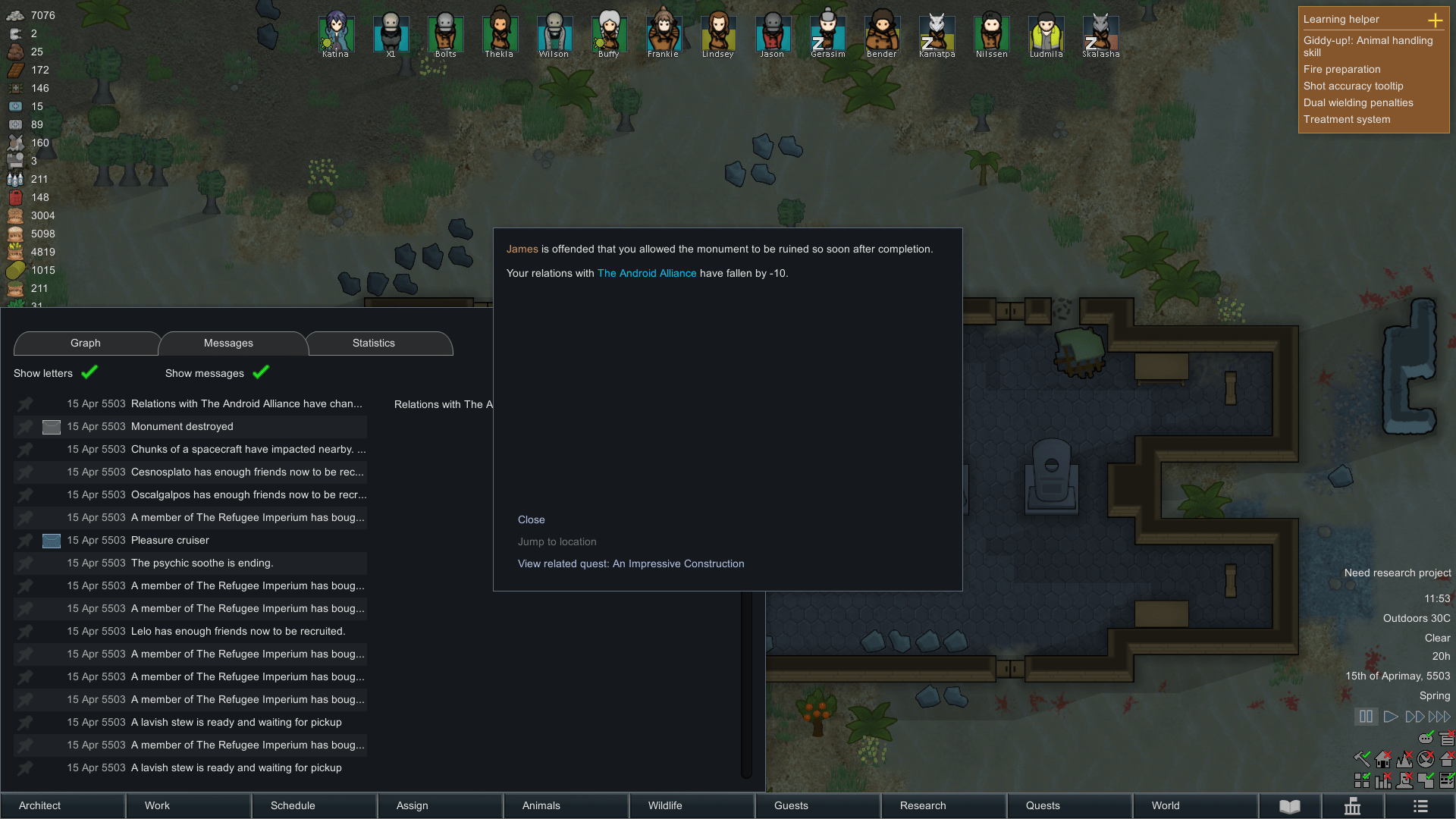Disable Show messages checkmark

[x=261, y=372]
